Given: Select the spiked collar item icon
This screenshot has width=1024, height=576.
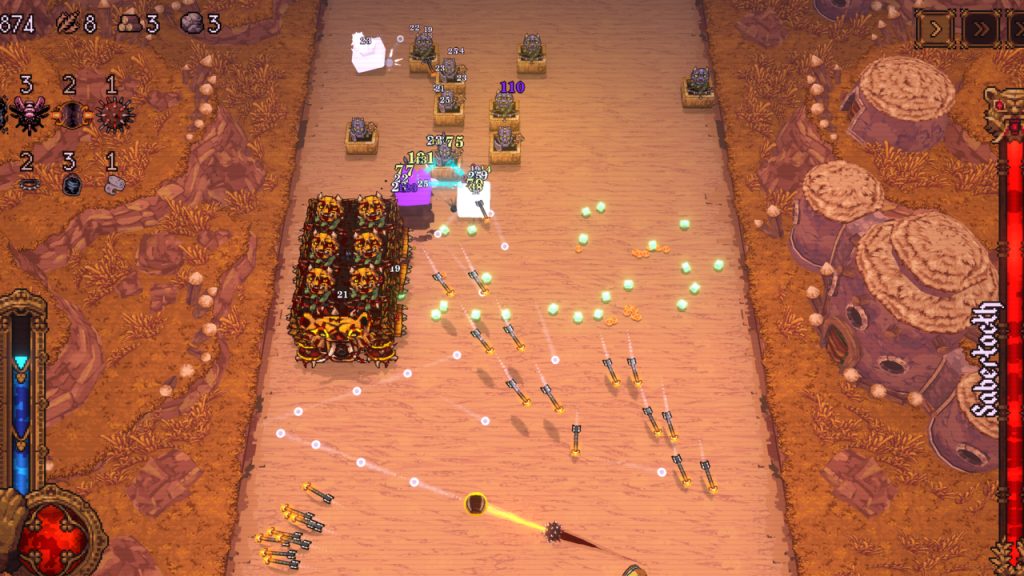Looking at the screenshot, I should click(x=28, y=184).
